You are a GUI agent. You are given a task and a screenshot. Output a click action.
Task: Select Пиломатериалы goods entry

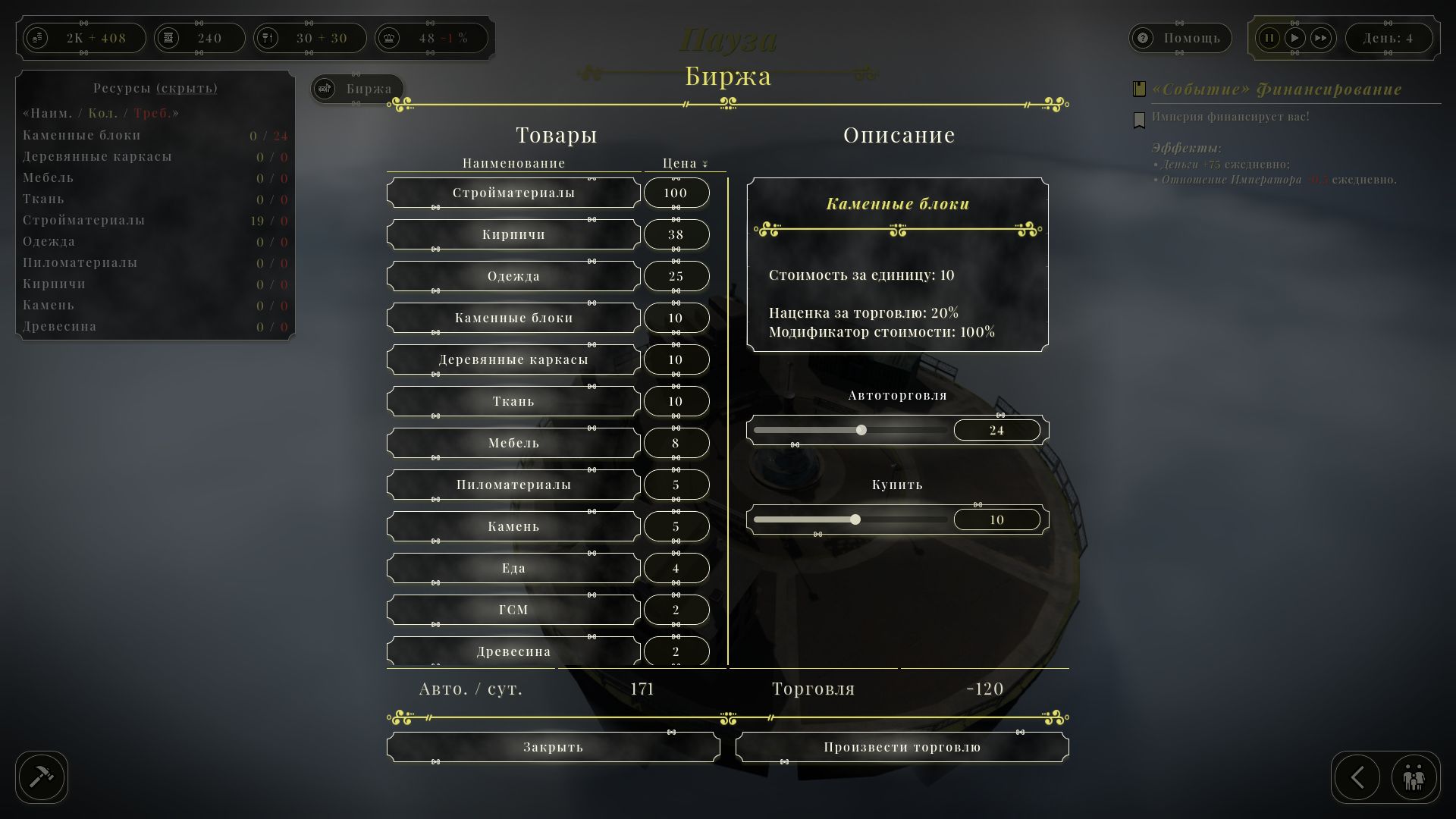pyautogui.click(x=513, y=485)
